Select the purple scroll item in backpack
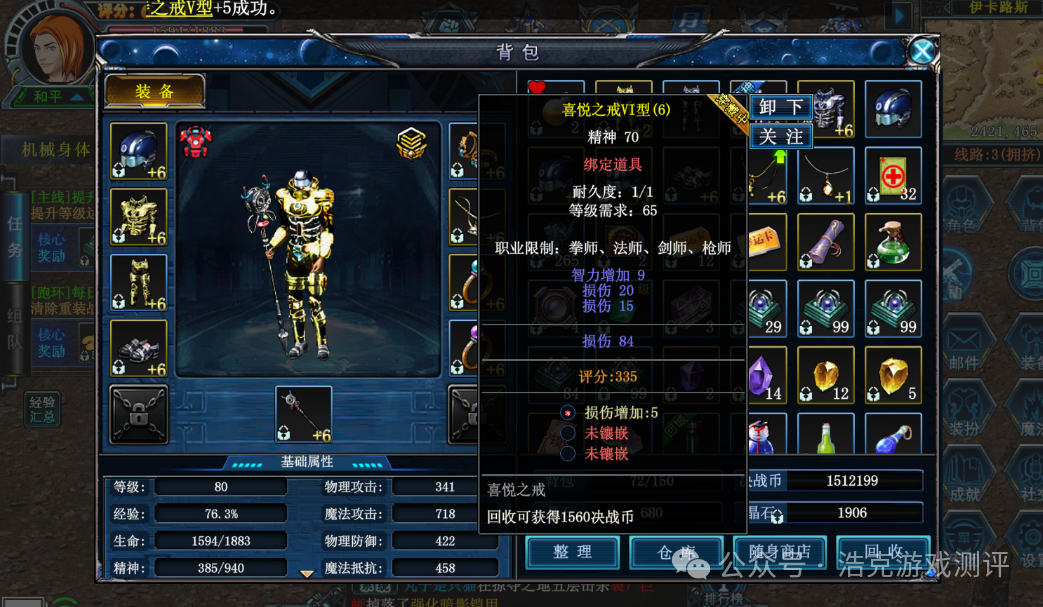This screenshot has height=607, width=1043. click(826, 242)
